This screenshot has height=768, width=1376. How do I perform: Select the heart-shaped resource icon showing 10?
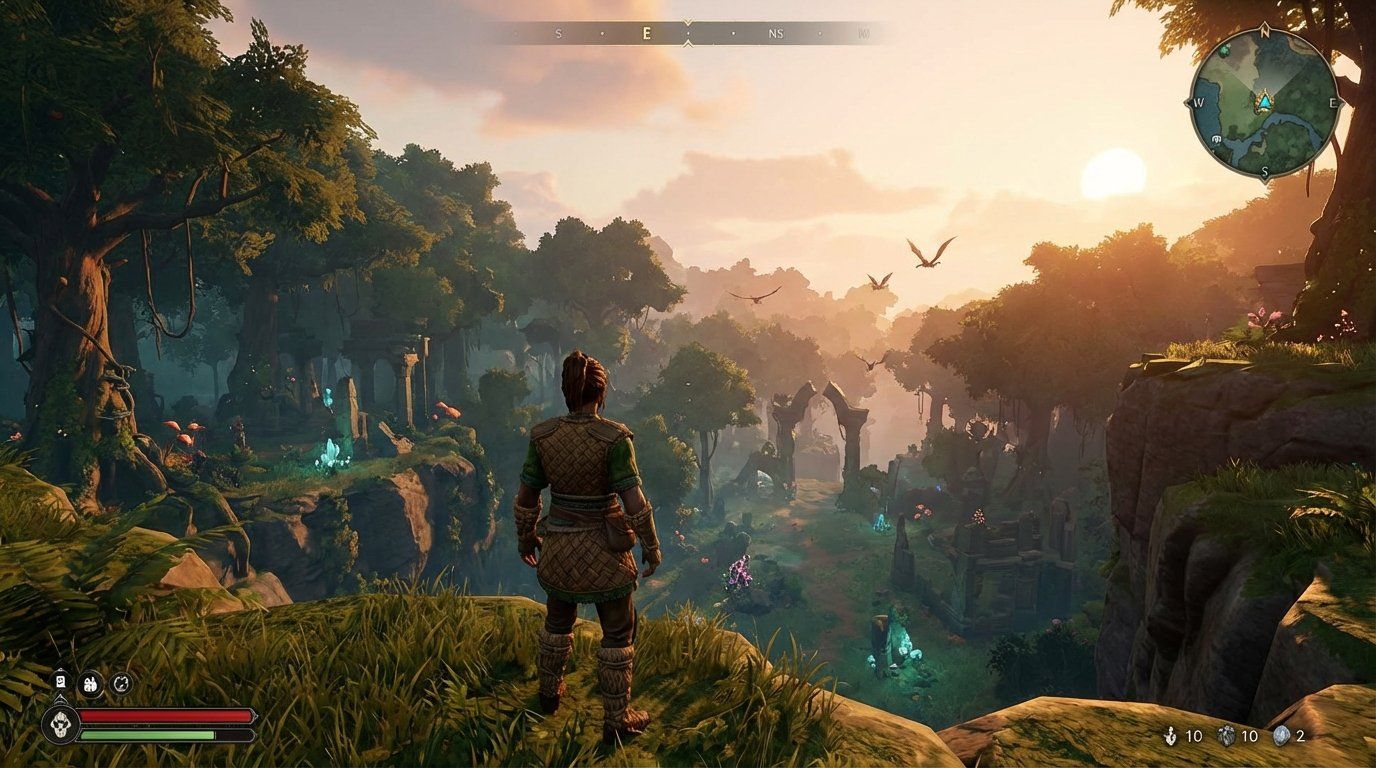(x=1226, y=736)
